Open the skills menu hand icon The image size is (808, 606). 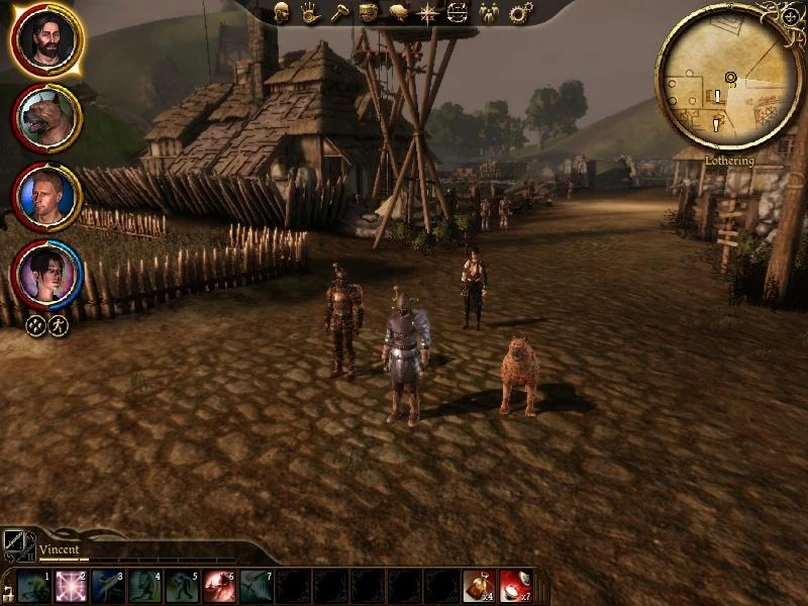(x=310, y=12)
